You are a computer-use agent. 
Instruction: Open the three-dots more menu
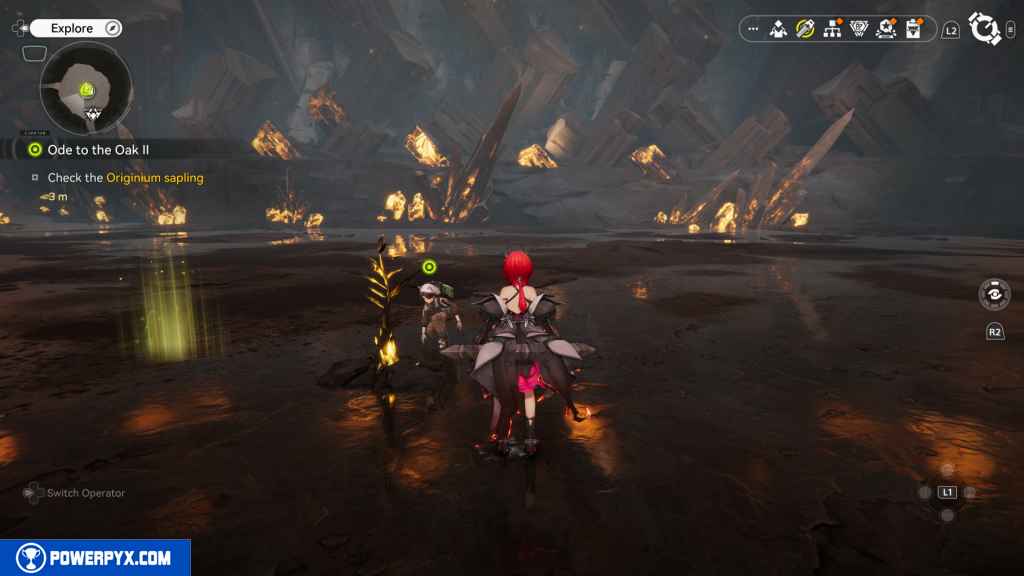753,29
